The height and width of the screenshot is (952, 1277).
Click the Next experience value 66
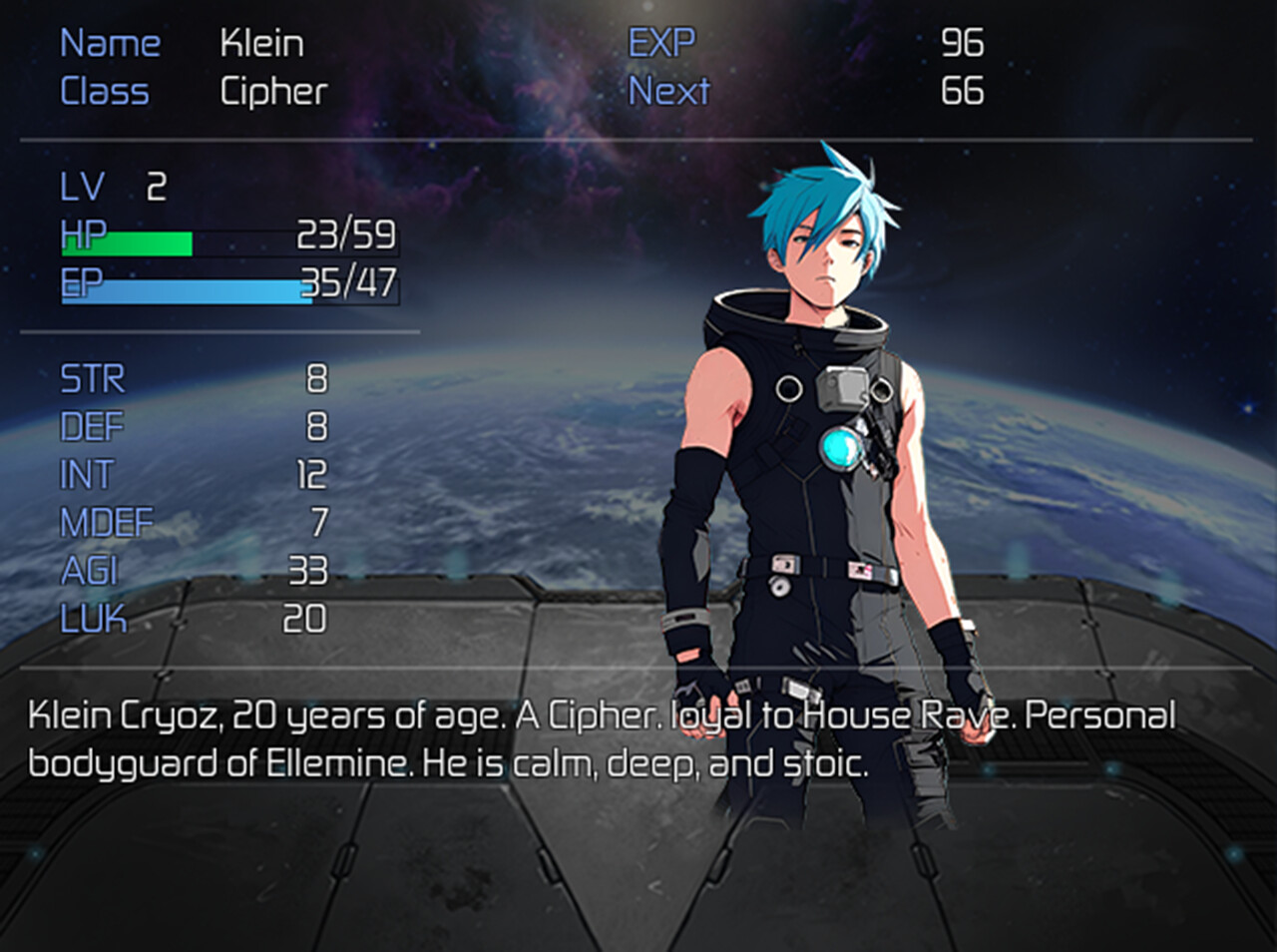point(963,91)
